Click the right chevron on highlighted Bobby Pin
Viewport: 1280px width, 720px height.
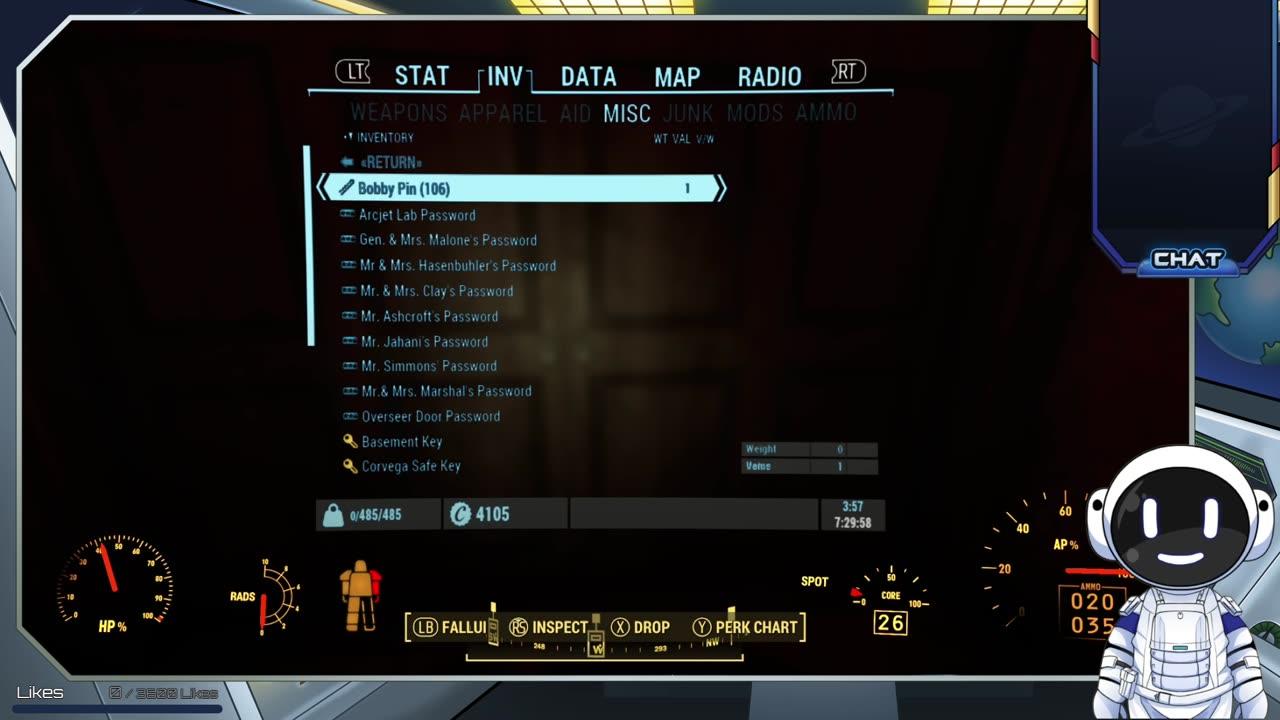coord(720,187)
